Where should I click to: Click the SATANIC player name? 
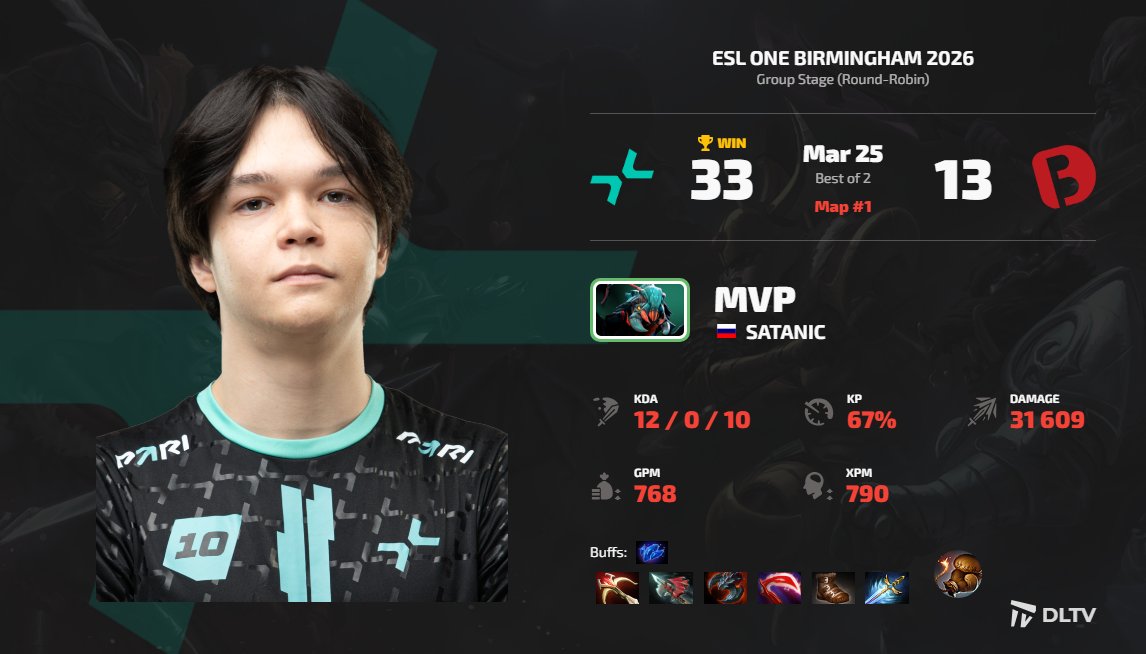(x=785, y=332)
